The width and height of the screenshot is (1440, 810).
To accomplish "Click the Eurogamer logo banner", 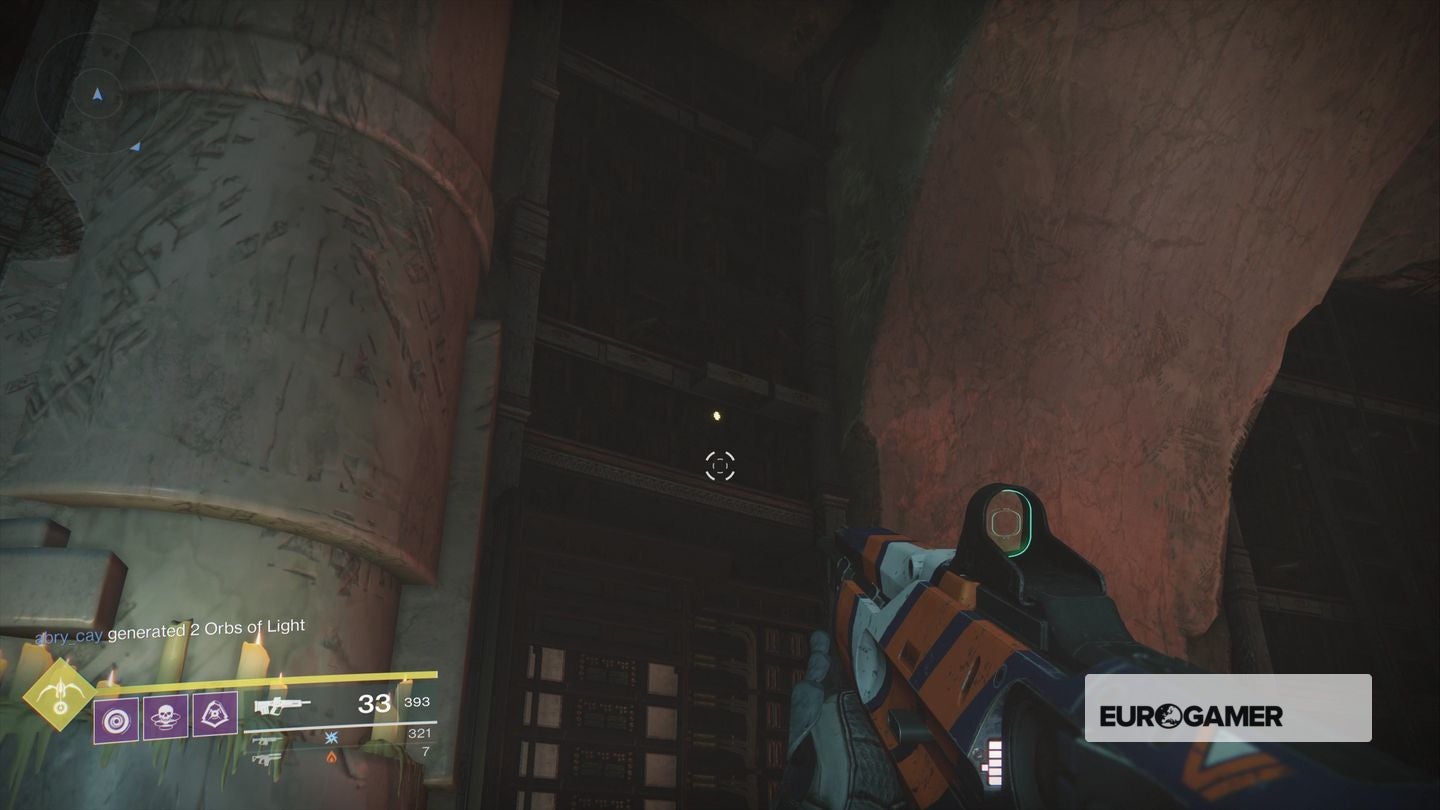I will pyautogui.click(x=1228, y=707).
